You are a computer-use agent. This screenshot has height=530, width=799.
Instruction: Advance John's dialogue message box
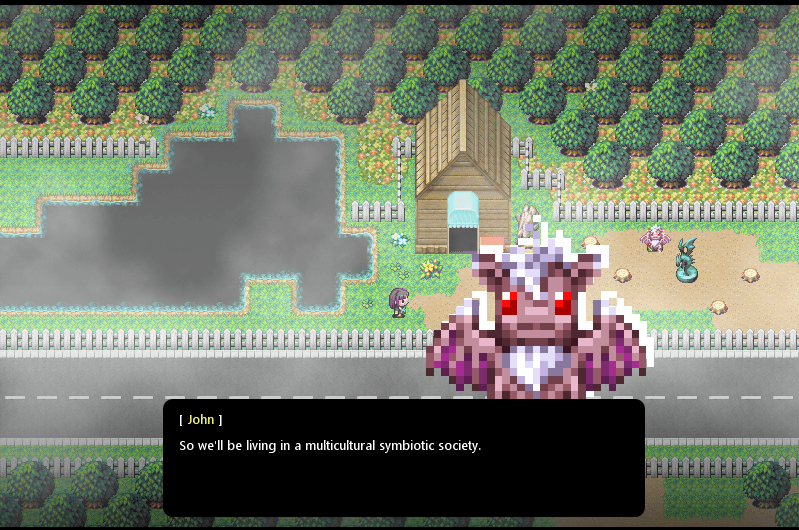click(403, 457)
